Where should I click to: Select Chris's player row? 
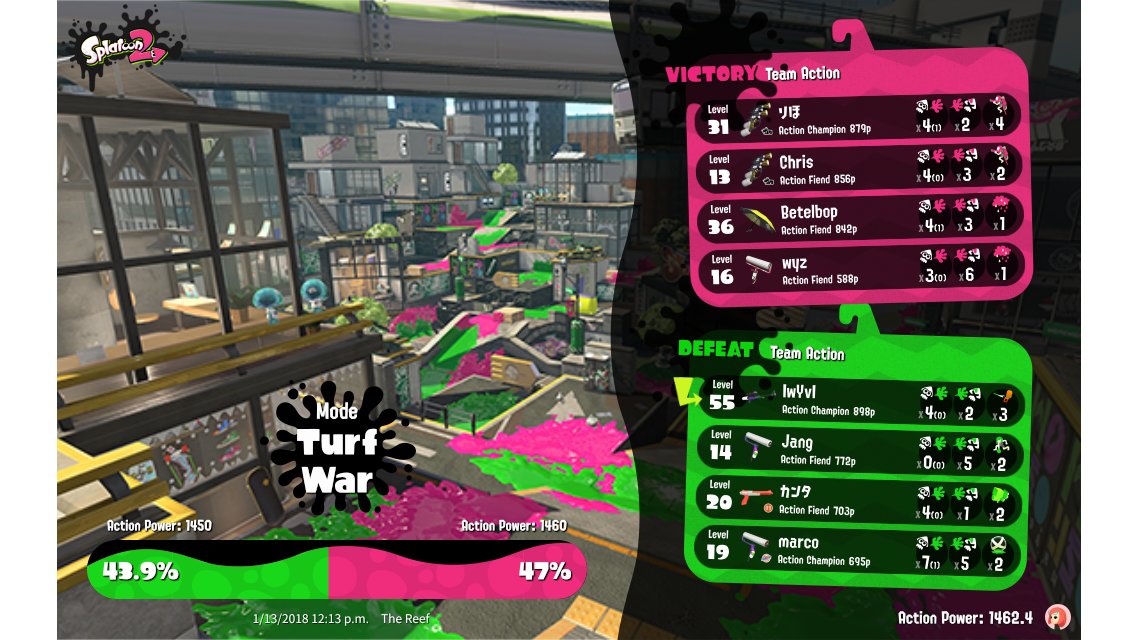[x=860, y=168]
